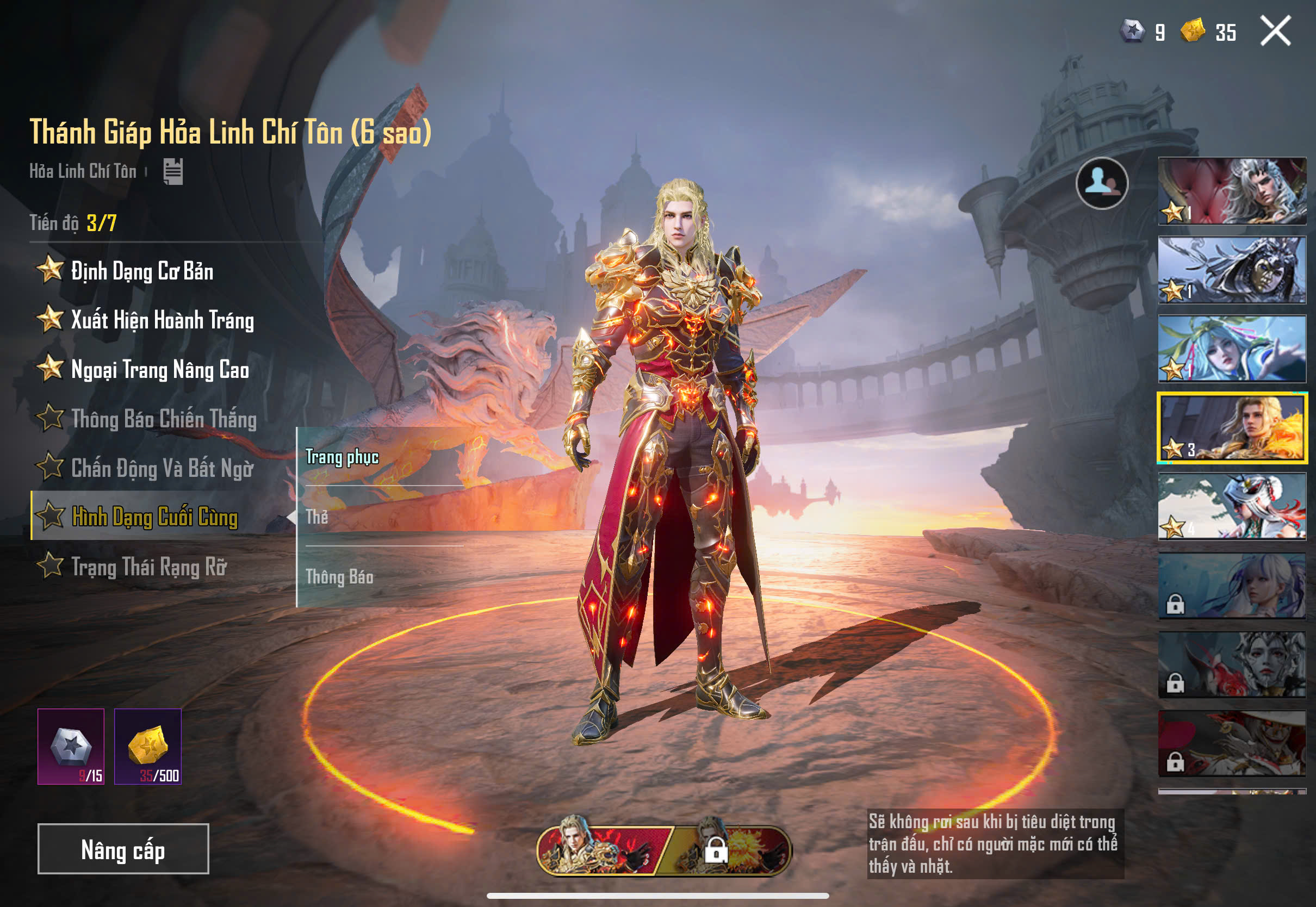Image resolution: width=1316 pixels, height=907 pixels.
Task: Choose the Hình Dạng Cuối Cùng level
Action: [x=154, y=517]
